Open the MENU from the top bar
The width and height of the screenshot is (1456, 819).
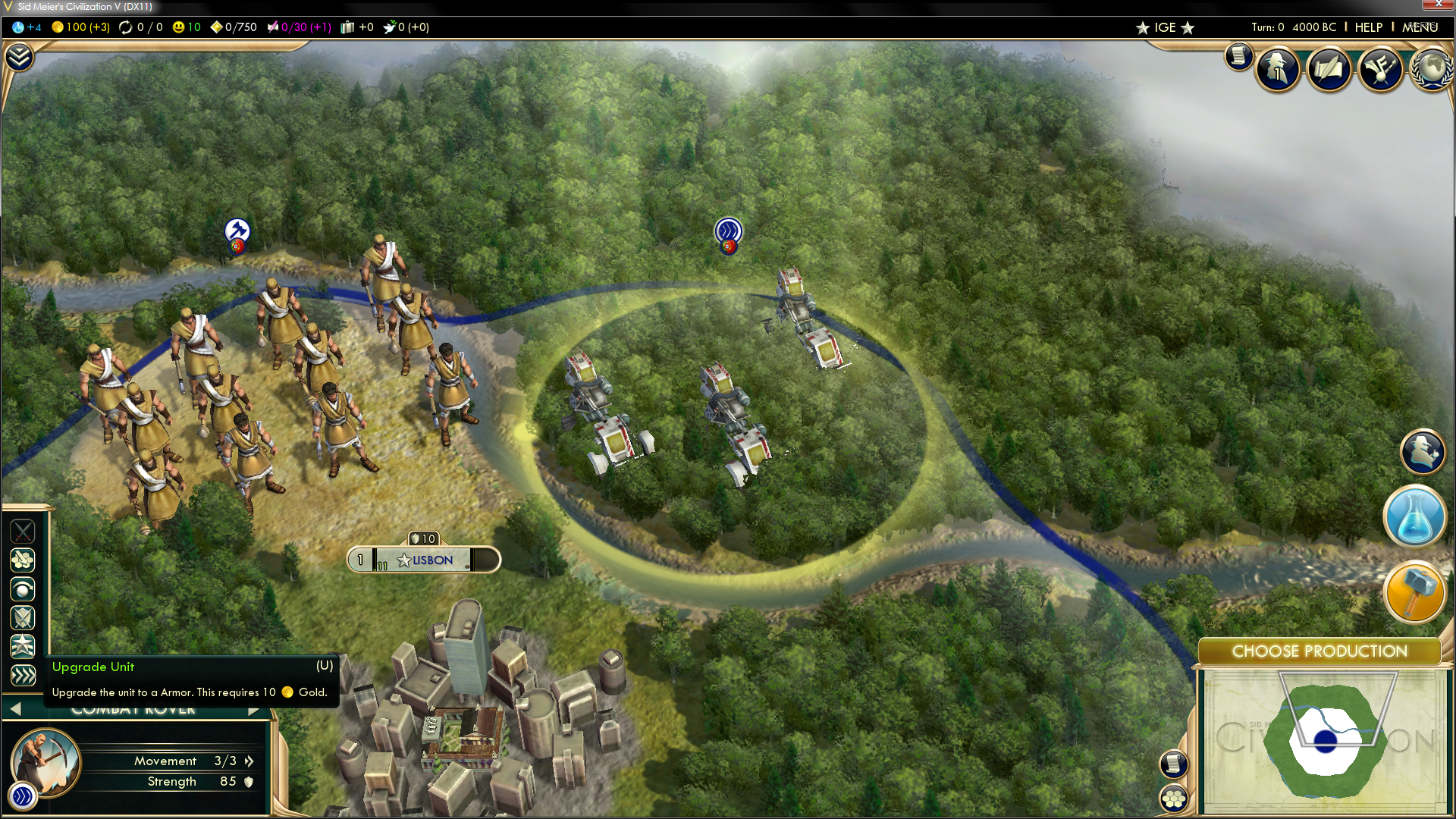coord(1420,27)
